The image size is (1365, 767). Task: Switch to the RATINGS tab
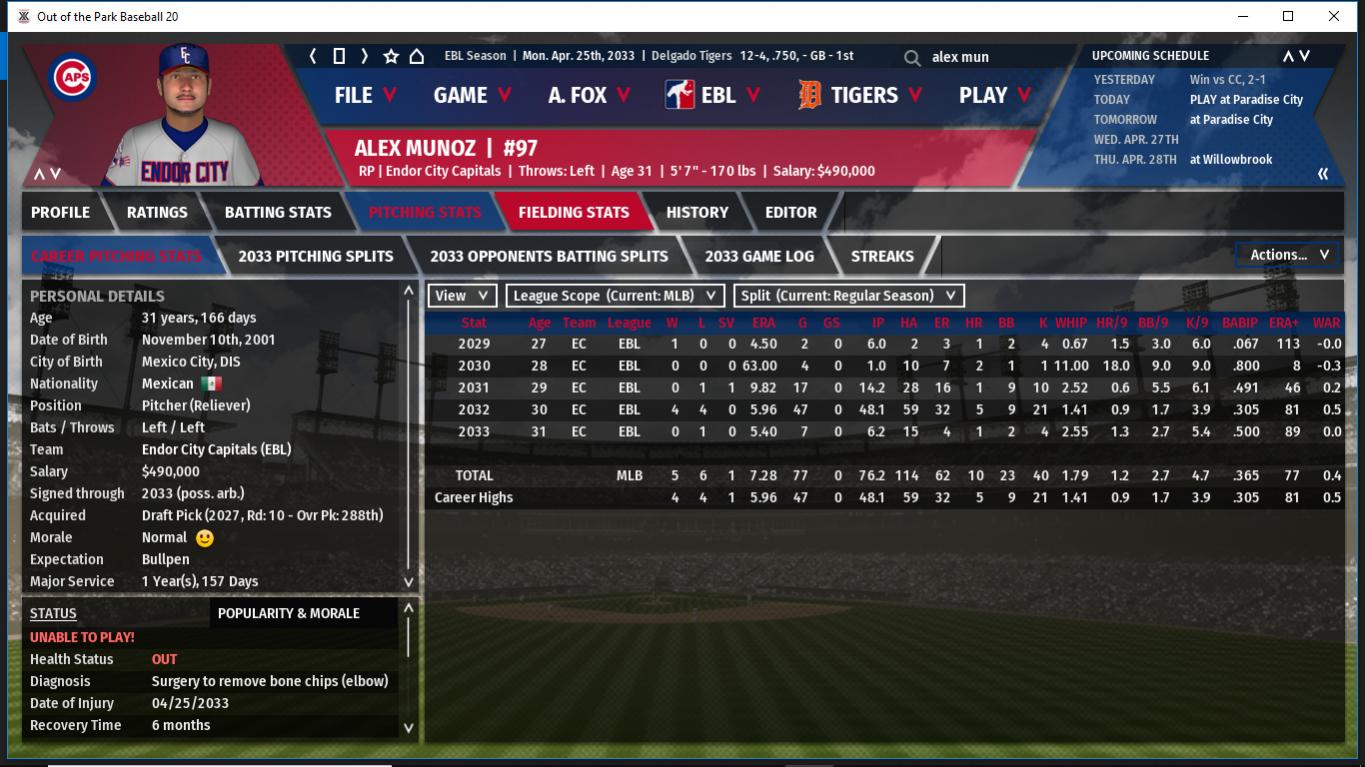(x=157, y=212)
